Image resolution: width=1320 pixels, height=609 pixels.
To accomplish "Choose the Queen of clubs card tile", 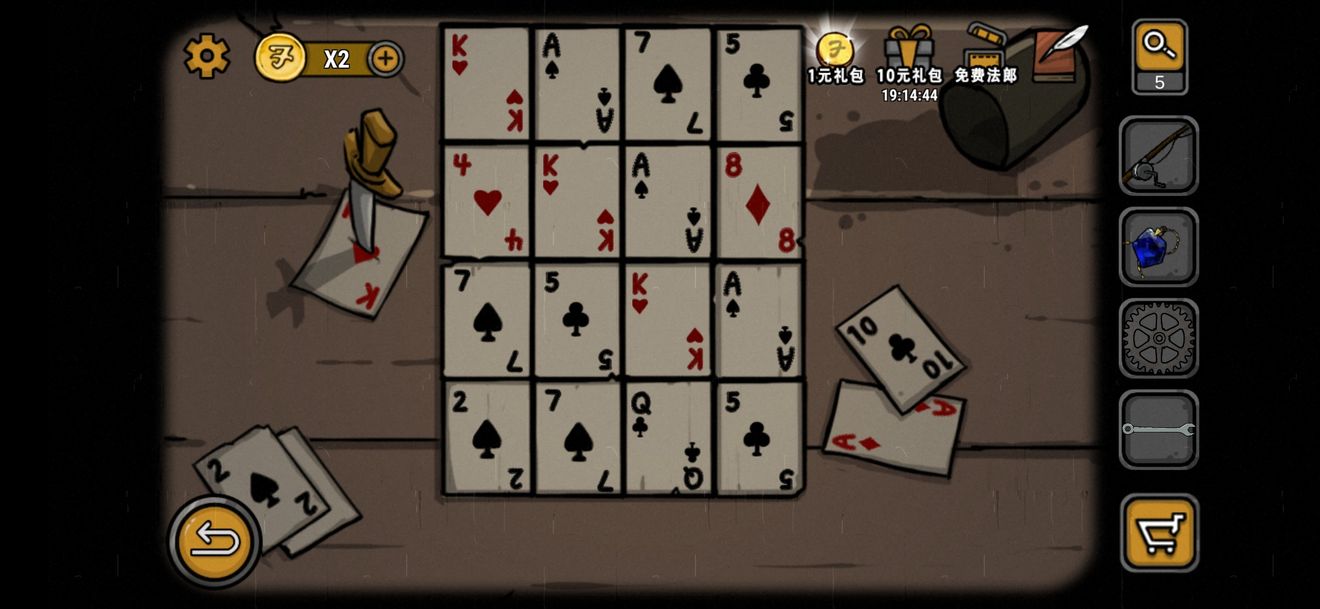I will [667, 437].
